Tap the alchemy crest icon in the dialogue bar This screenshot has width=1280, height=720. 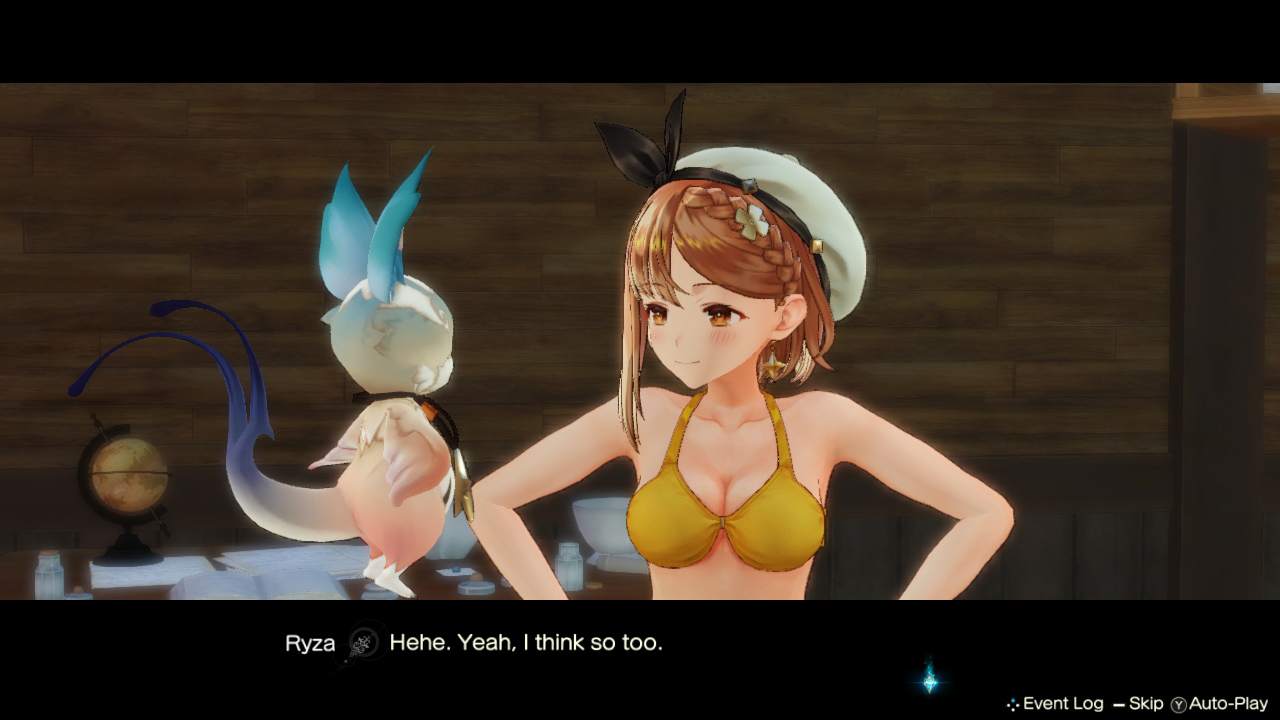(x=365, y=644)
